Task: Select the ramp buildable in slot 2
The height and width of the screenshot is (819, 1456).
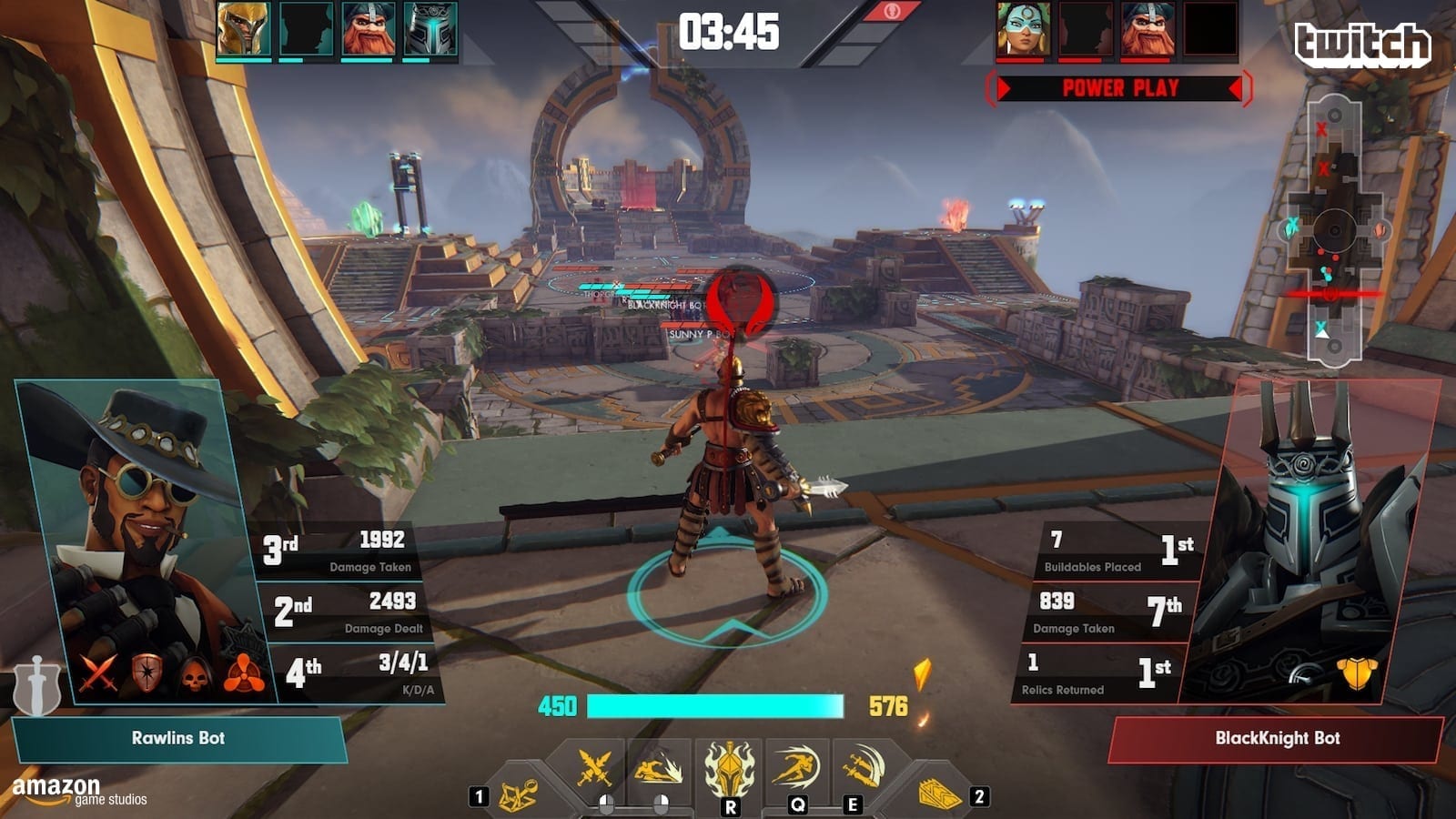Action: pos(940,794)
